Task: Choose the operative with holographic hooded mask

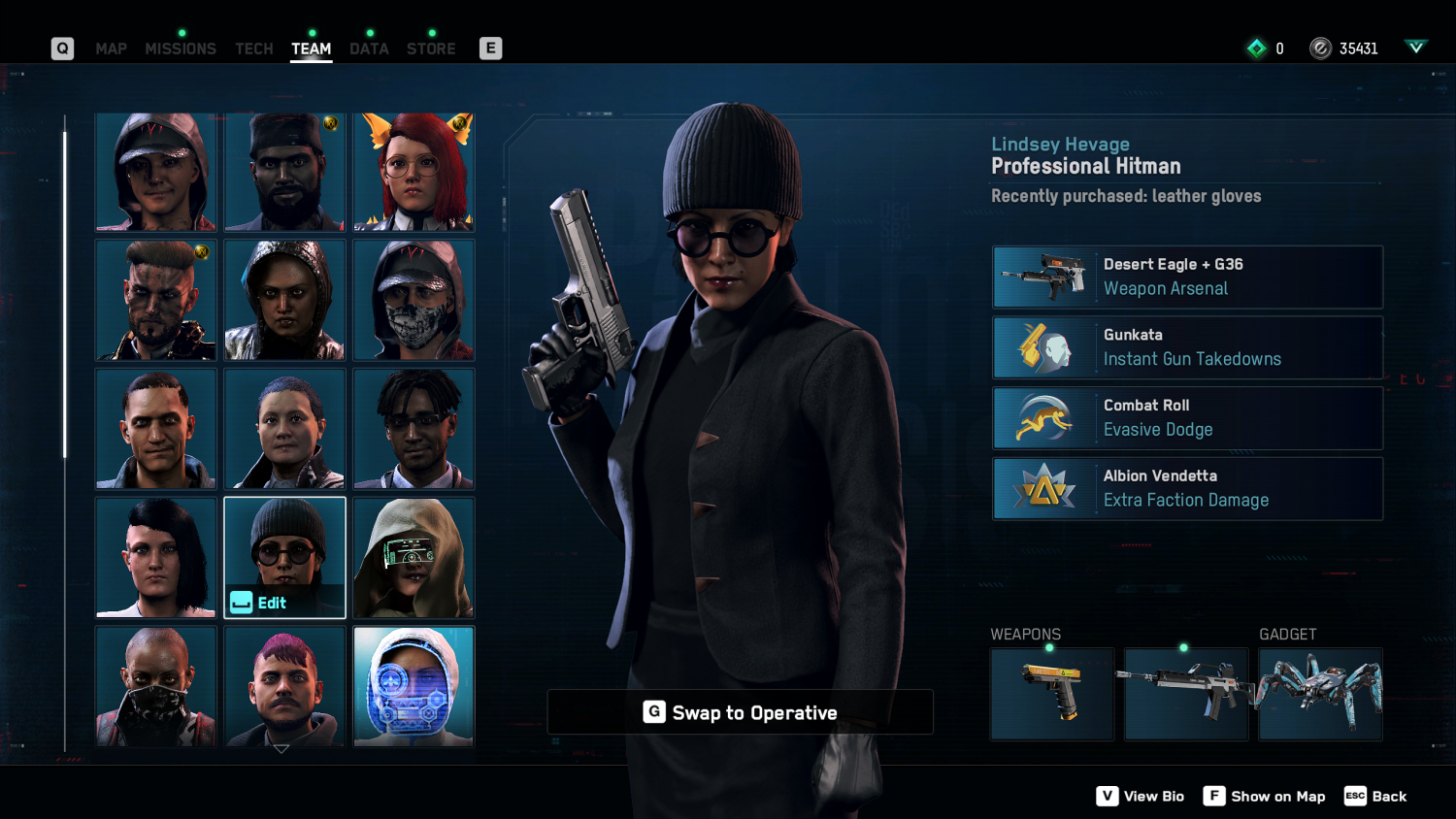Action: 414,686
